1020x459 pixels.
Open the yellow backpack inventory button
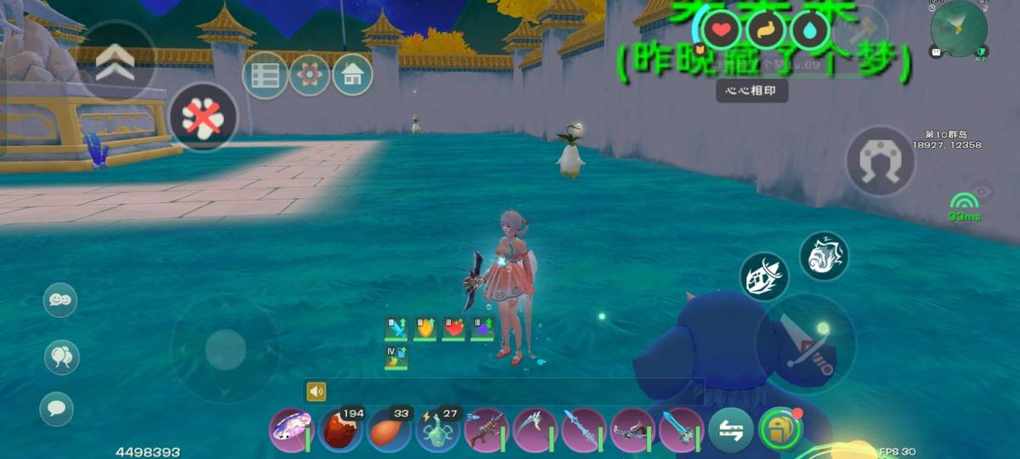tap(780, 430)
